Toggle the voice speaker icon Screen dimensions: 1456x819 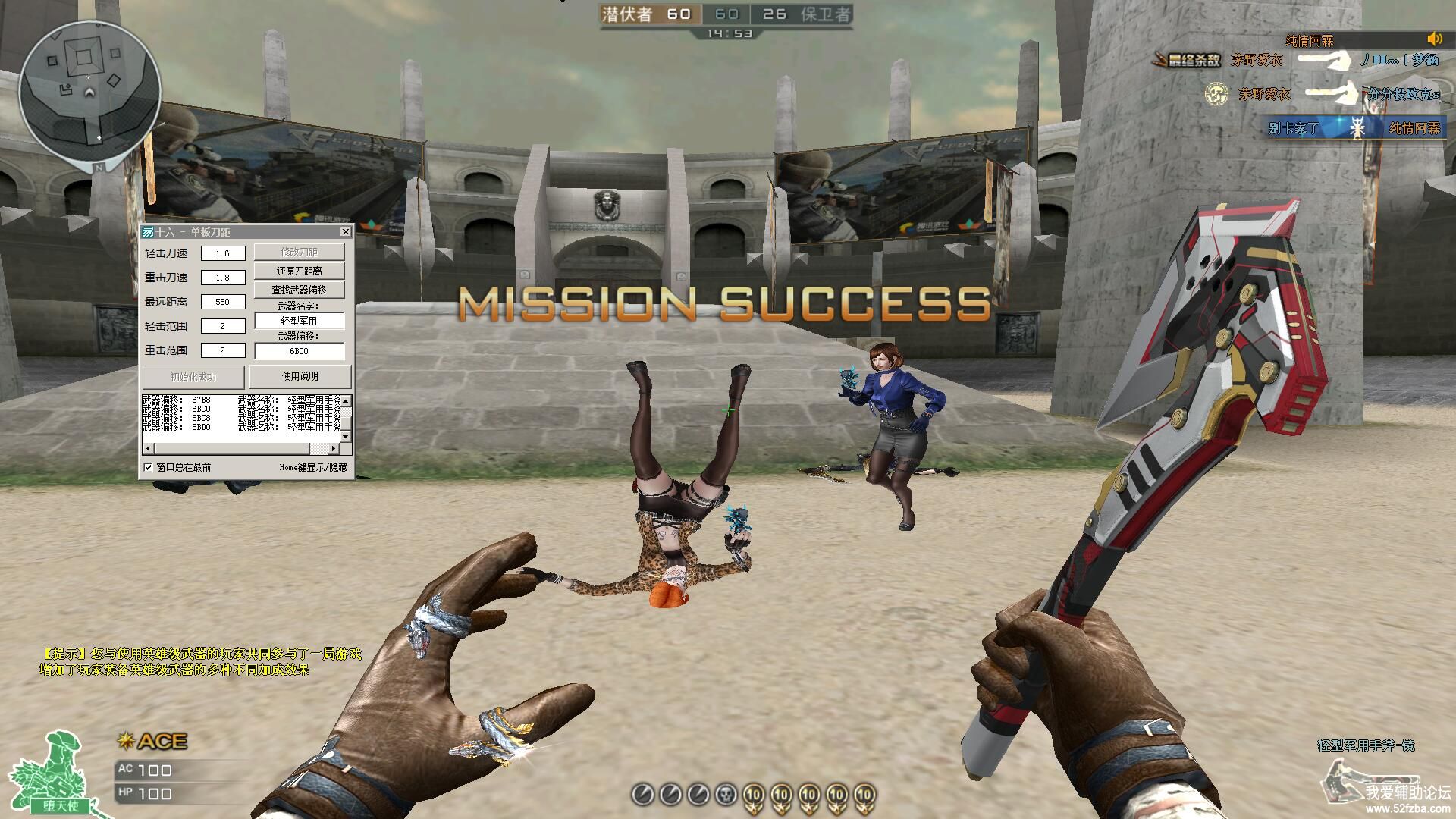pos(1434,39)
